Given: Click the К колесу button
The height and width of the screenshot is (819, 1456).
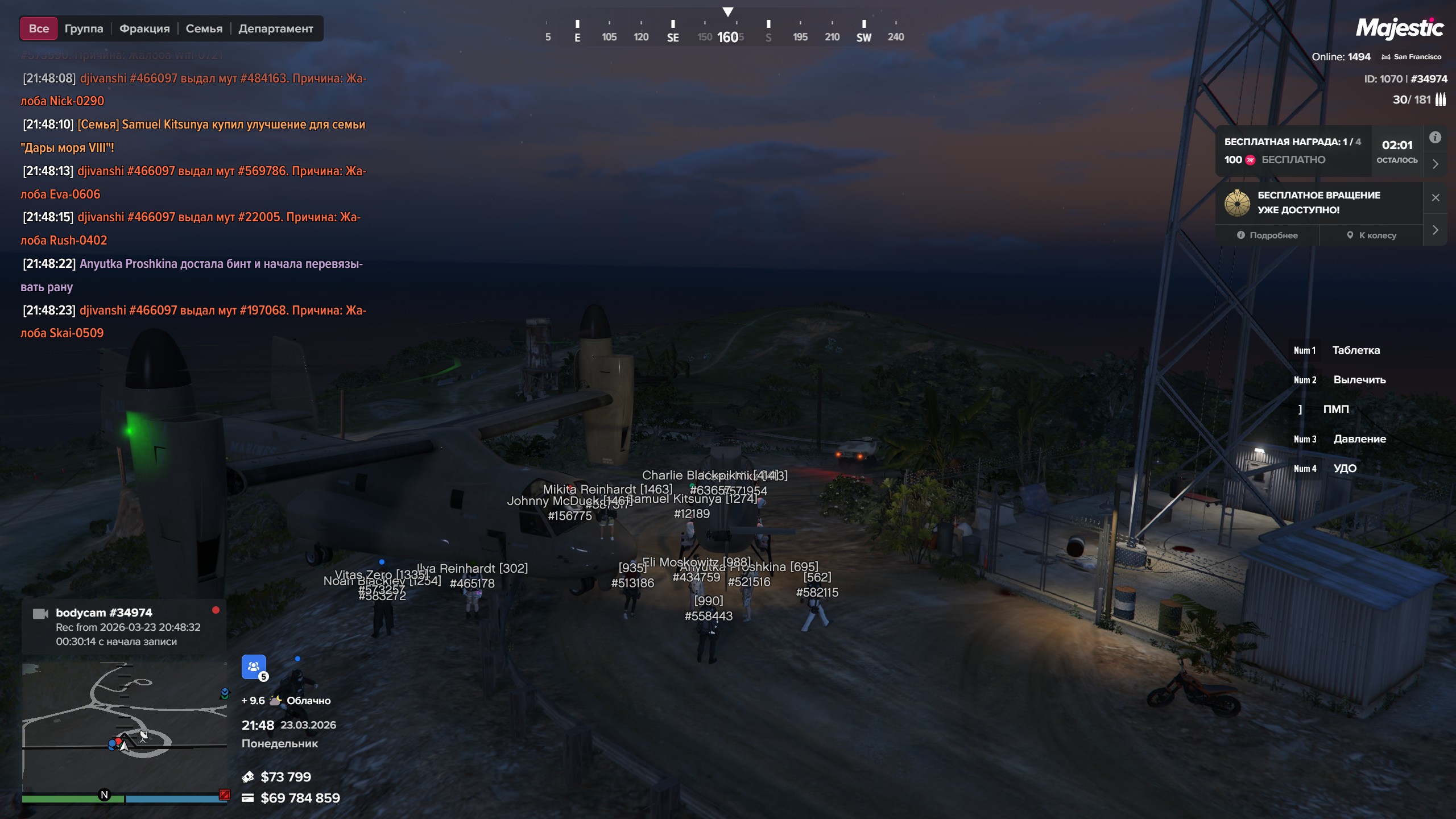Looking at the screenshot, I should point(1371,235).
